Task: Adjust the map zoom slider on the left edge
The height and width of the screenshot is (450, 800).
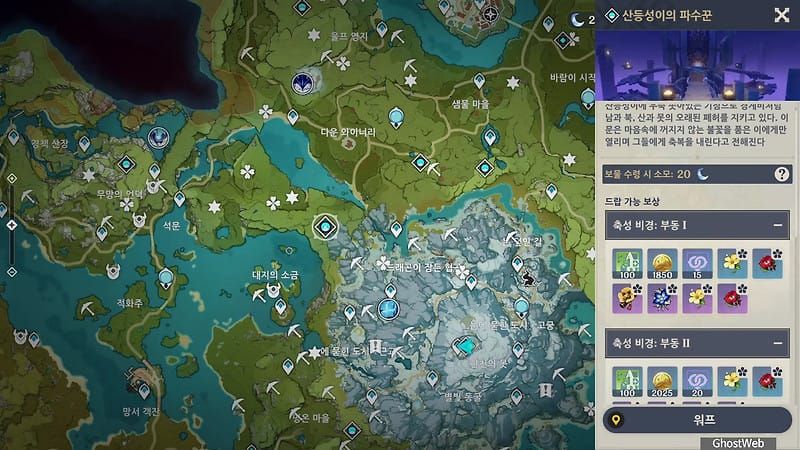Action: click(x=12, y=225)
